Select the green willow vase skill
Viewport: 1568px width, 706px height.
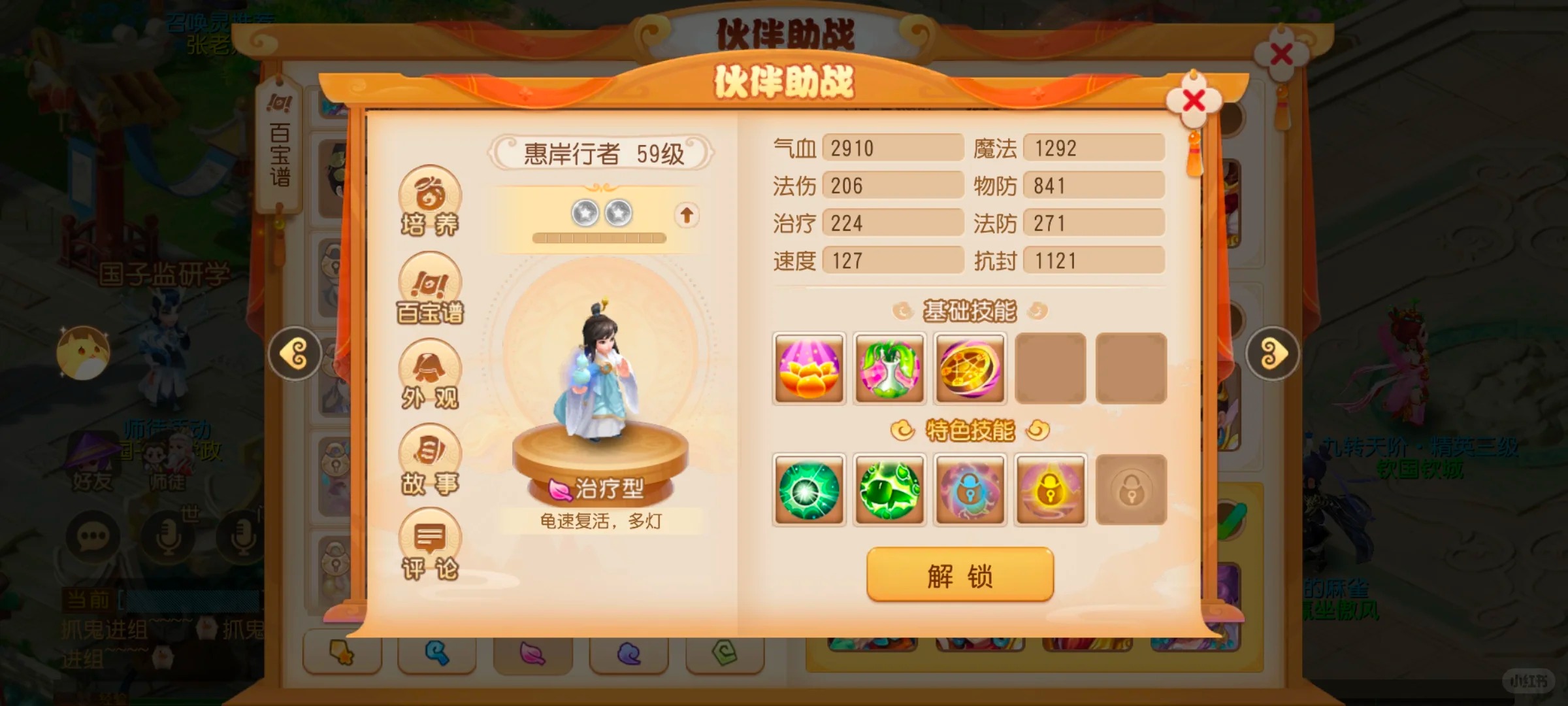click(889, 369)
